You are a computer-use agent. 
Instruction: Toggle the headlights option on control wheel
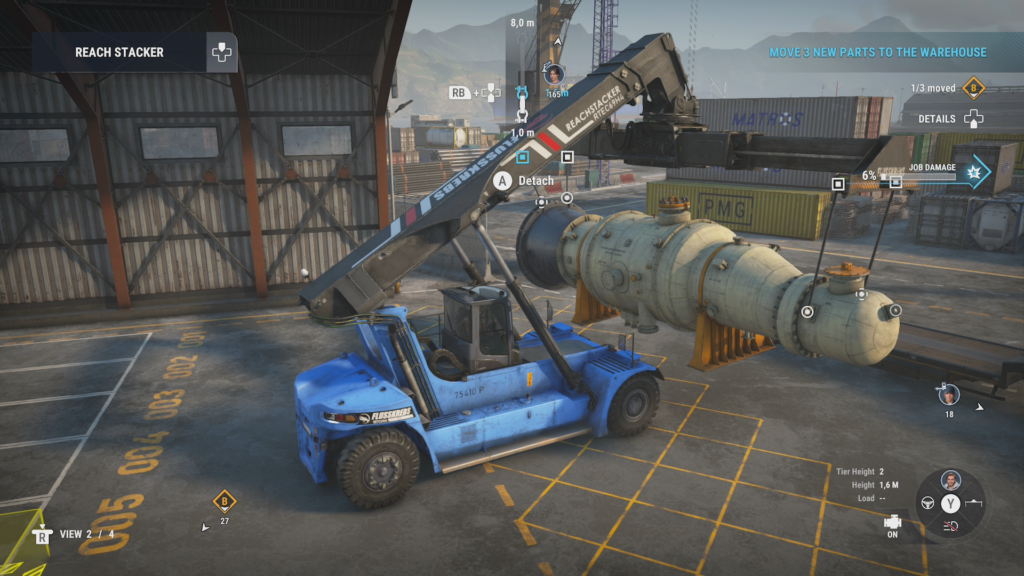[951, 527]
